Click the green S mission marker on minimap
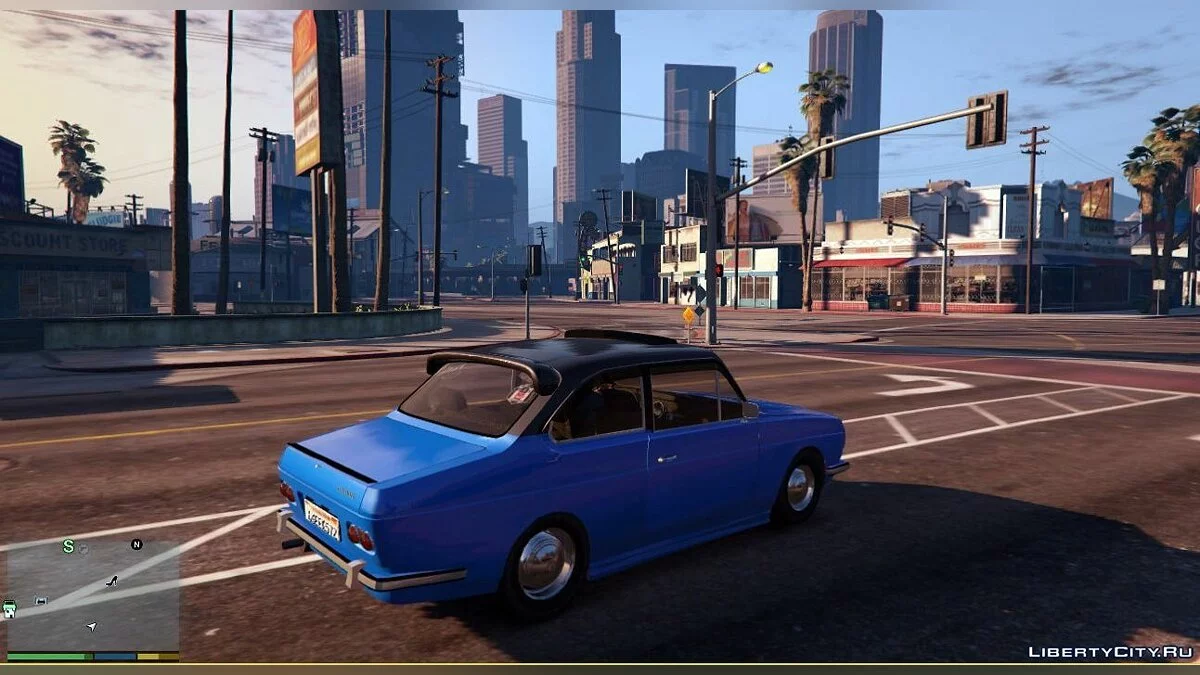The height and width of the screenshot is (675, 1200). (68, 546)
